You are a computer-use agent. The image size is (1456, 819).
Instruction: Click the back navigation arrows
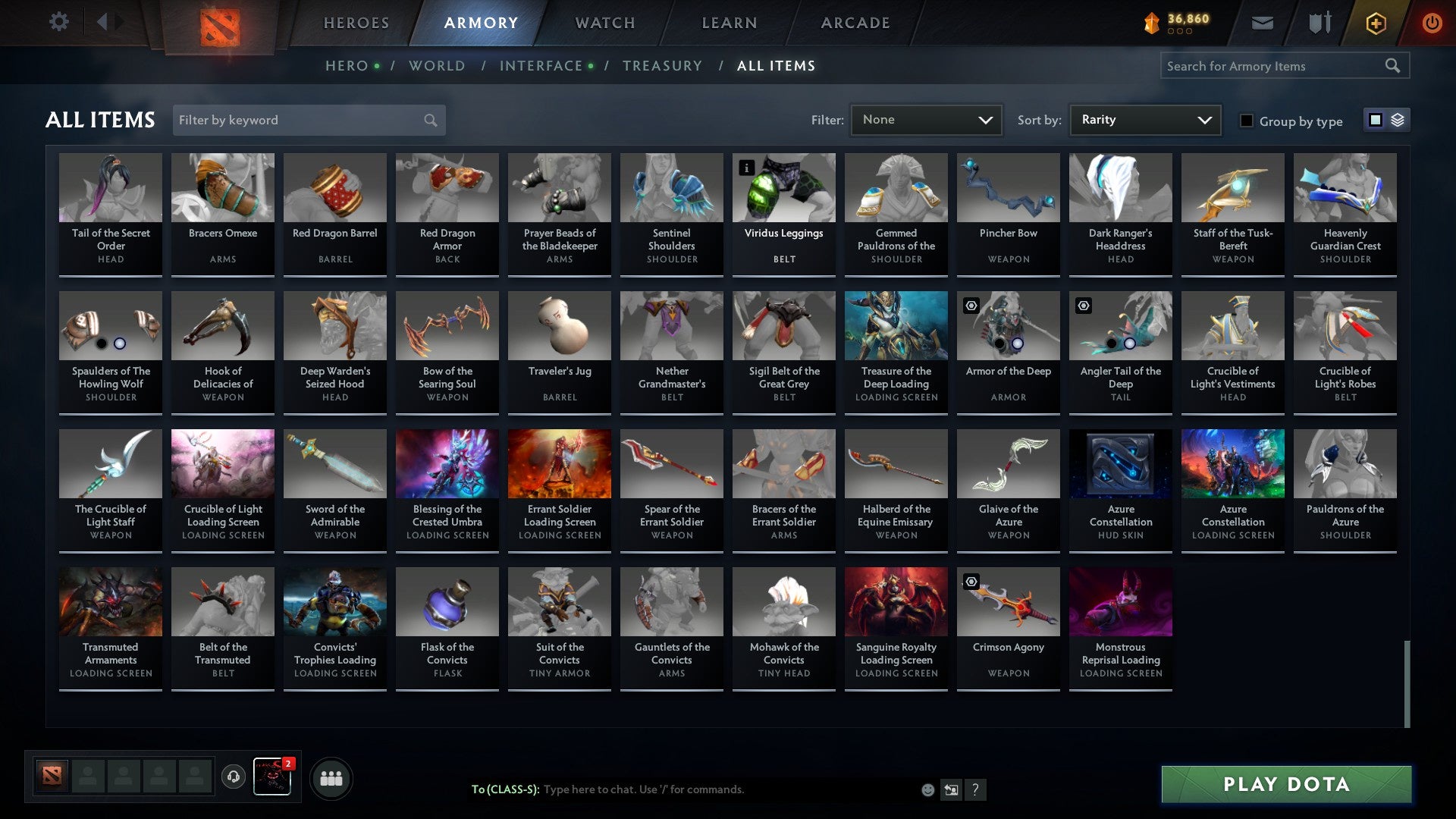tap(111, 22)
